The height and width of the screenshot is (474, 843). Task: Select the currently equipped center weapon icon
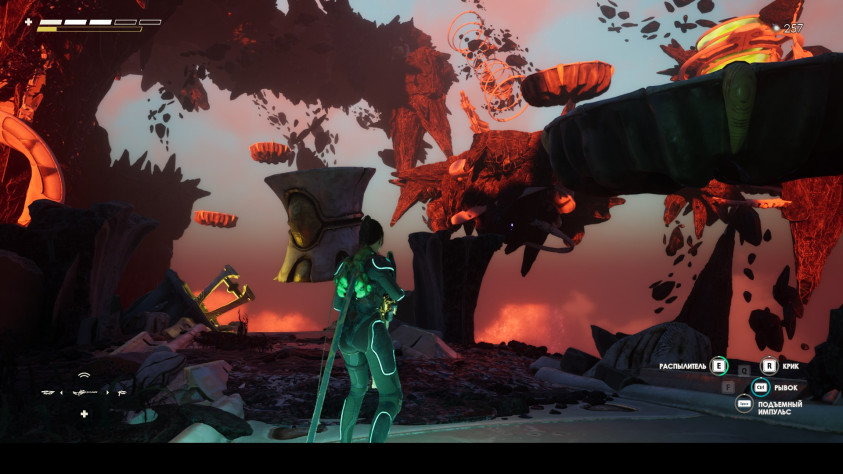point(84,392)
